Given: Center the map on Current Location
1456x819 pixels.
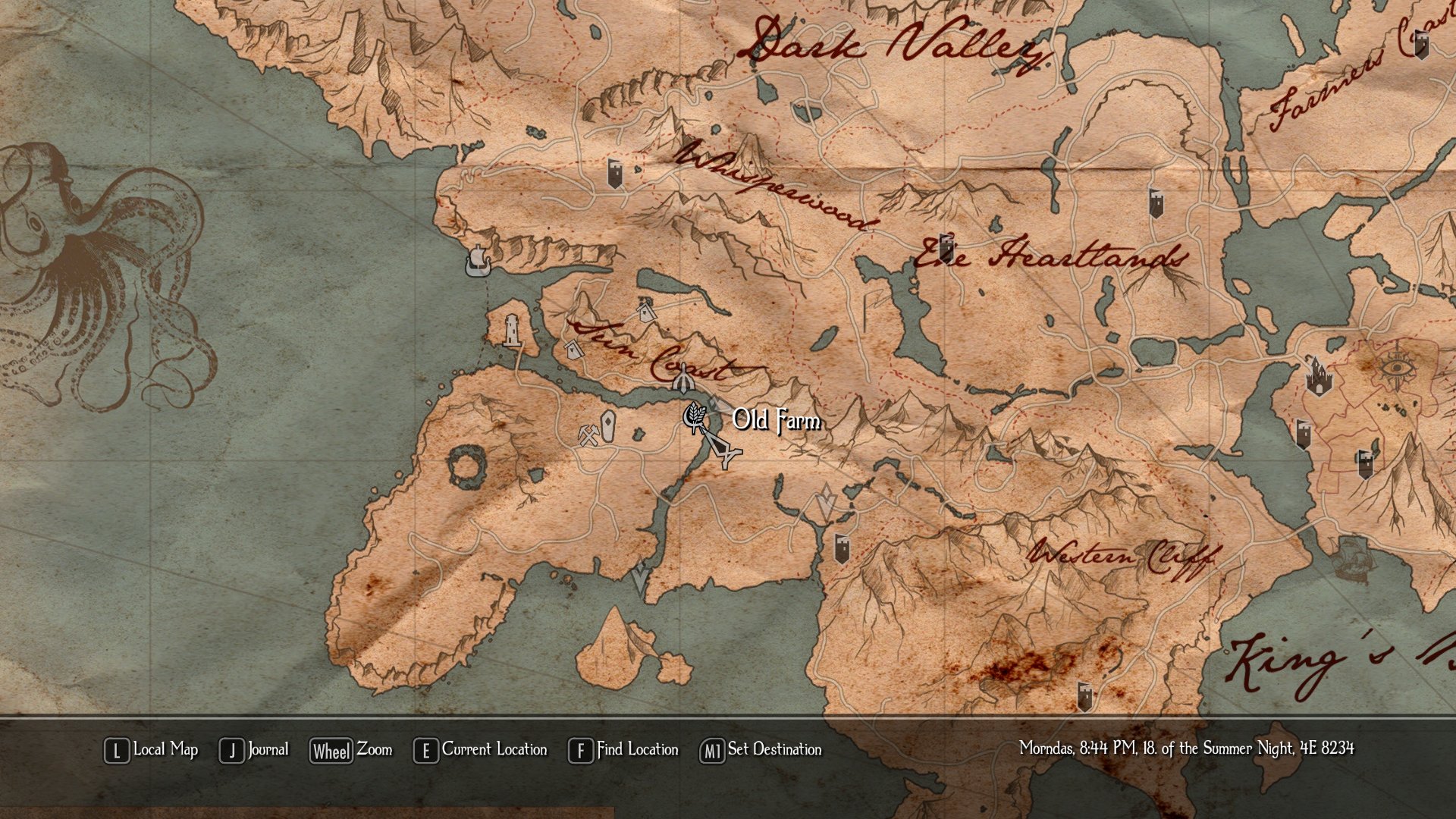Looking at the screenshot, I should pyautogui.click(x=481, y=750).
